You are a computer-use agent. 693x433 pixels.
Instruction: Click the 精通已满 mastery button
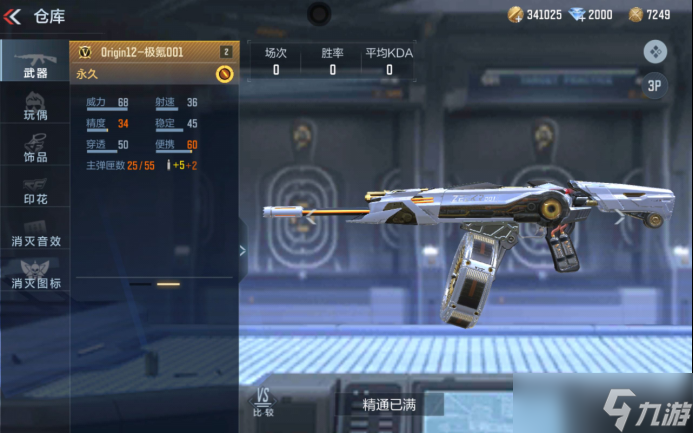point(390,405)
